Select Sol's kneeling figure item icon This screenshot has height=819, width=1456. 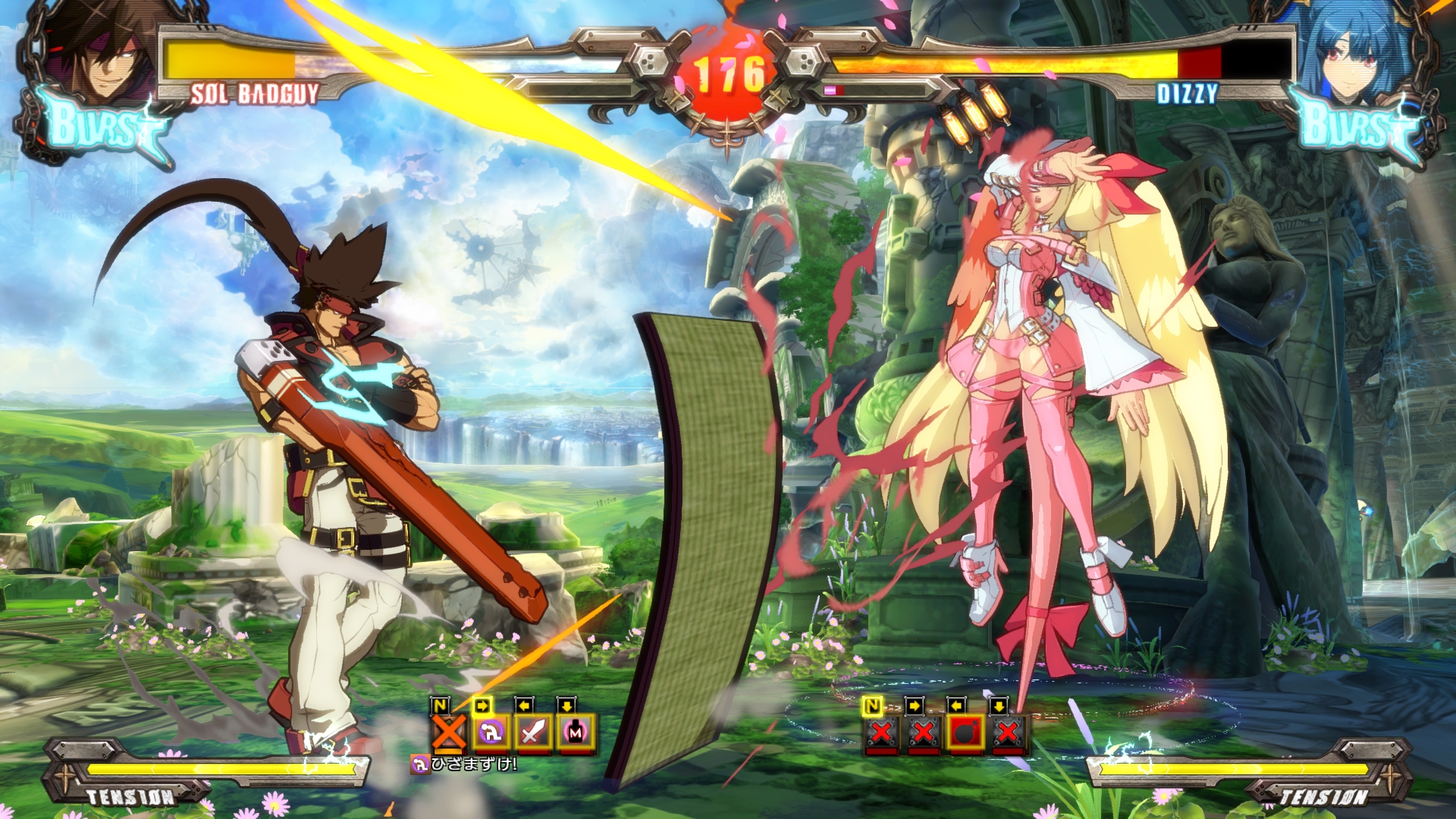(491, 733)
